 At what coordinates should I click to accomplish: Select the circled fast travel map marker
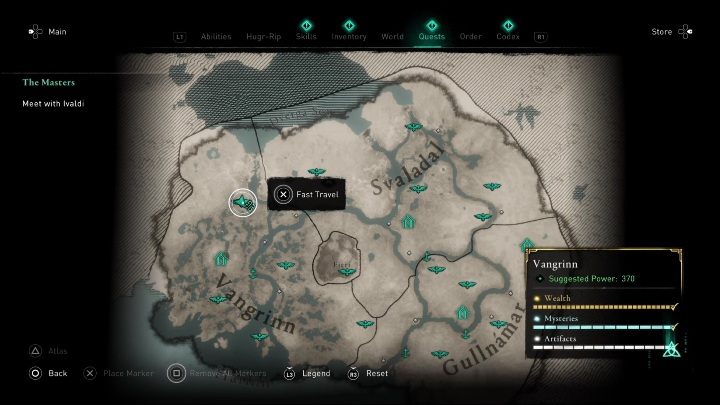[x=242, y=203]
